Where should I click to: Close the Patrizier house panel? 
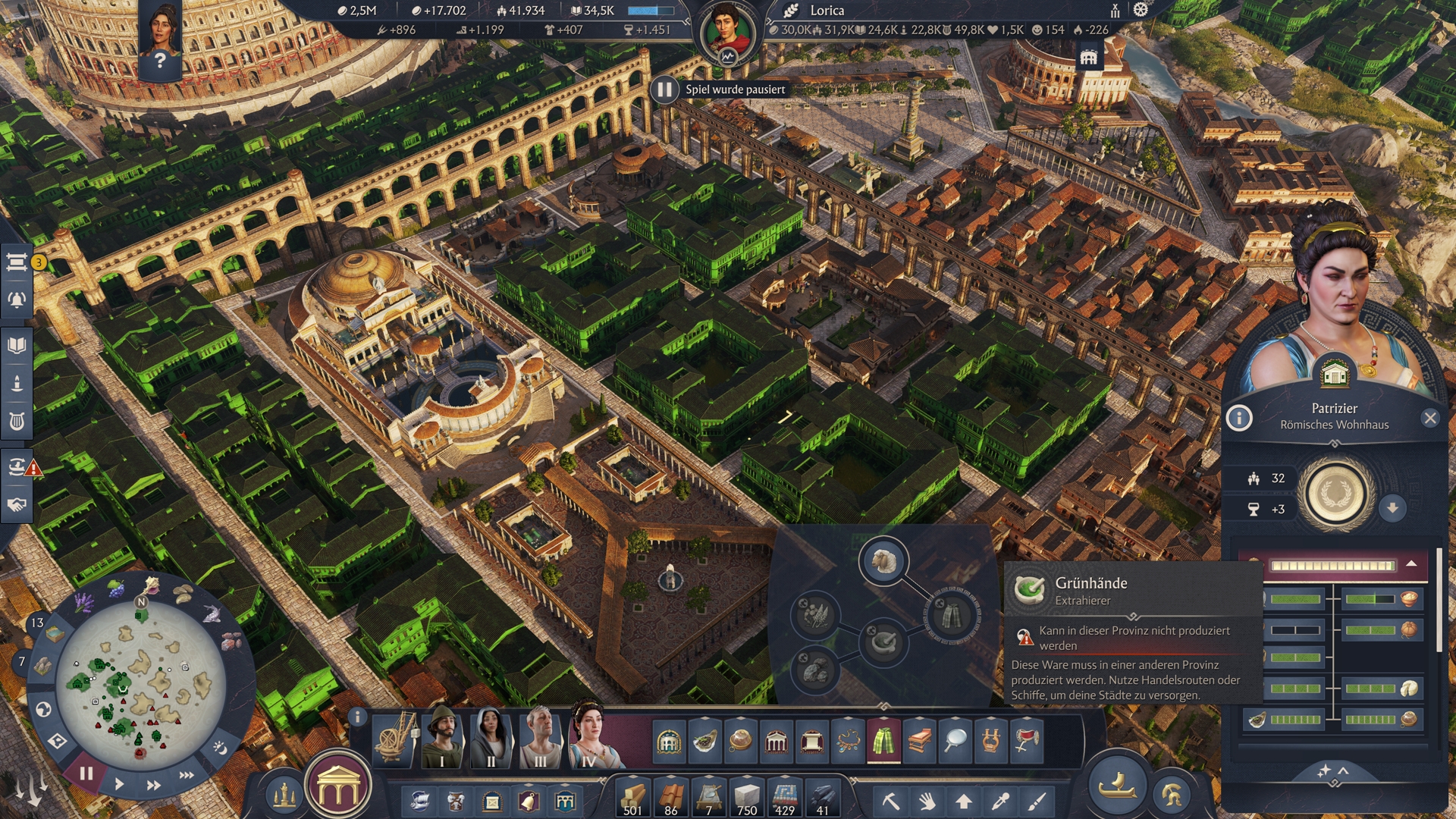click(x=1430, y=418)
